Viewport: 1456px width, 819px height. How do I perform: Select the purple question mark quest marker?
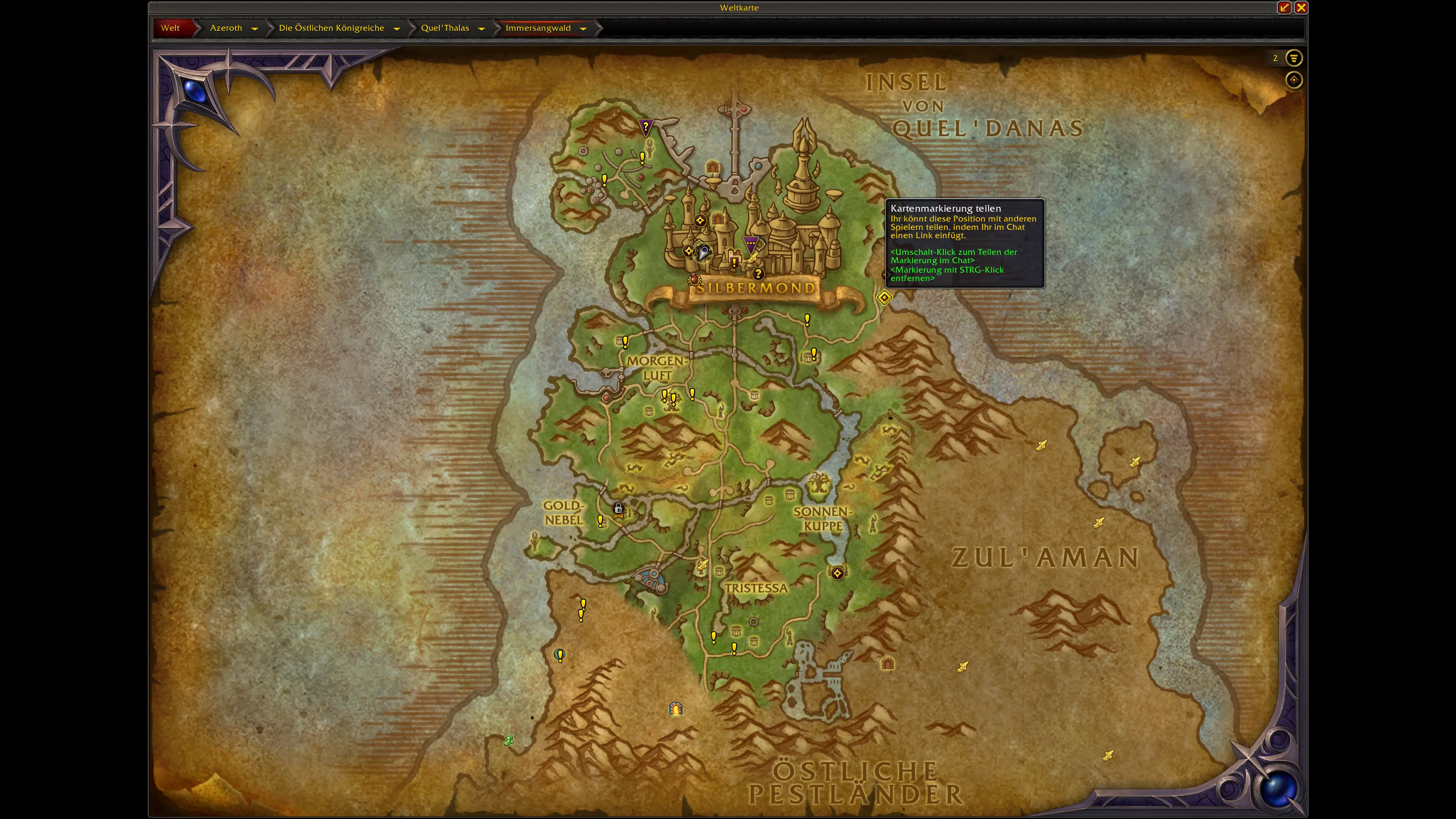click(x=645, y=127)
